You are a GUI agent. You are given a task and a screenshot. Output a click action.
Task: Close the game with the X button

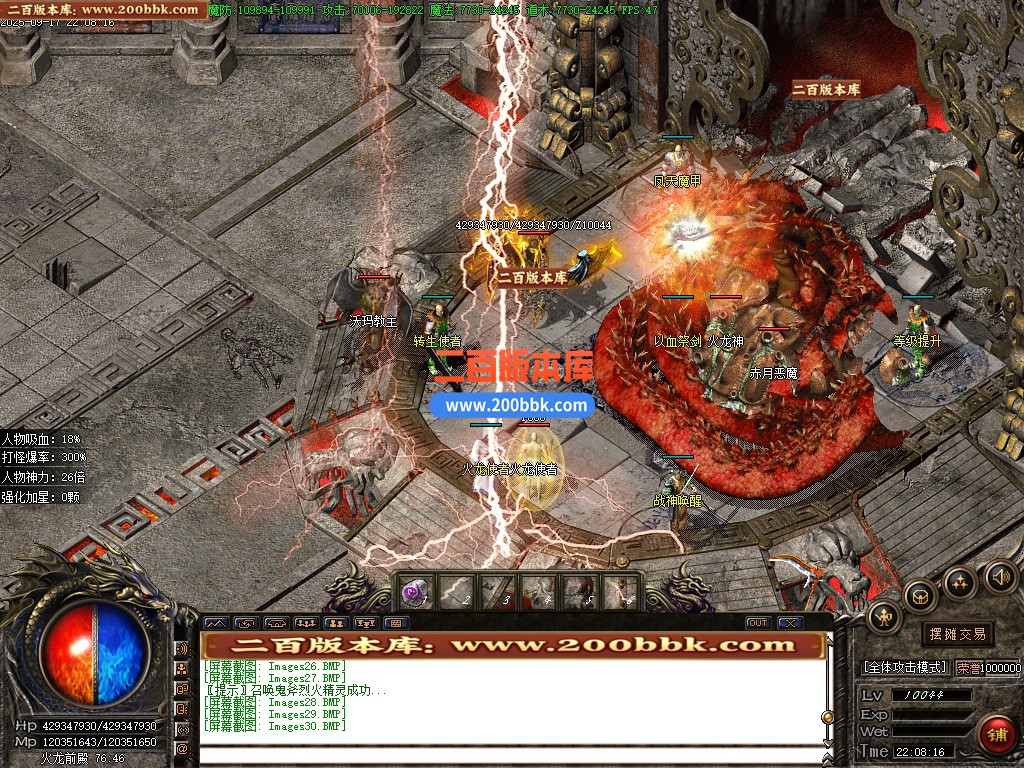pyautogui.click(x=790, y=623)
